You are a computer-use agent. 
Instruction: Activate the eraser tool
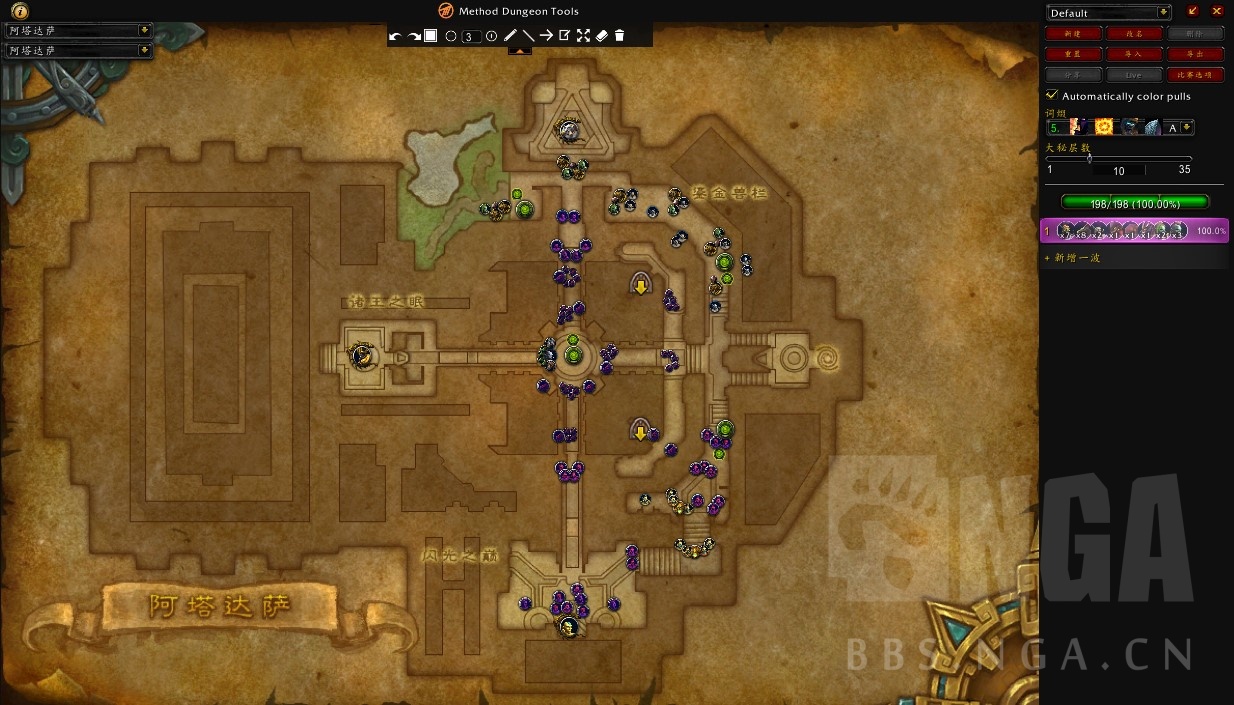(x=601, y=36)
